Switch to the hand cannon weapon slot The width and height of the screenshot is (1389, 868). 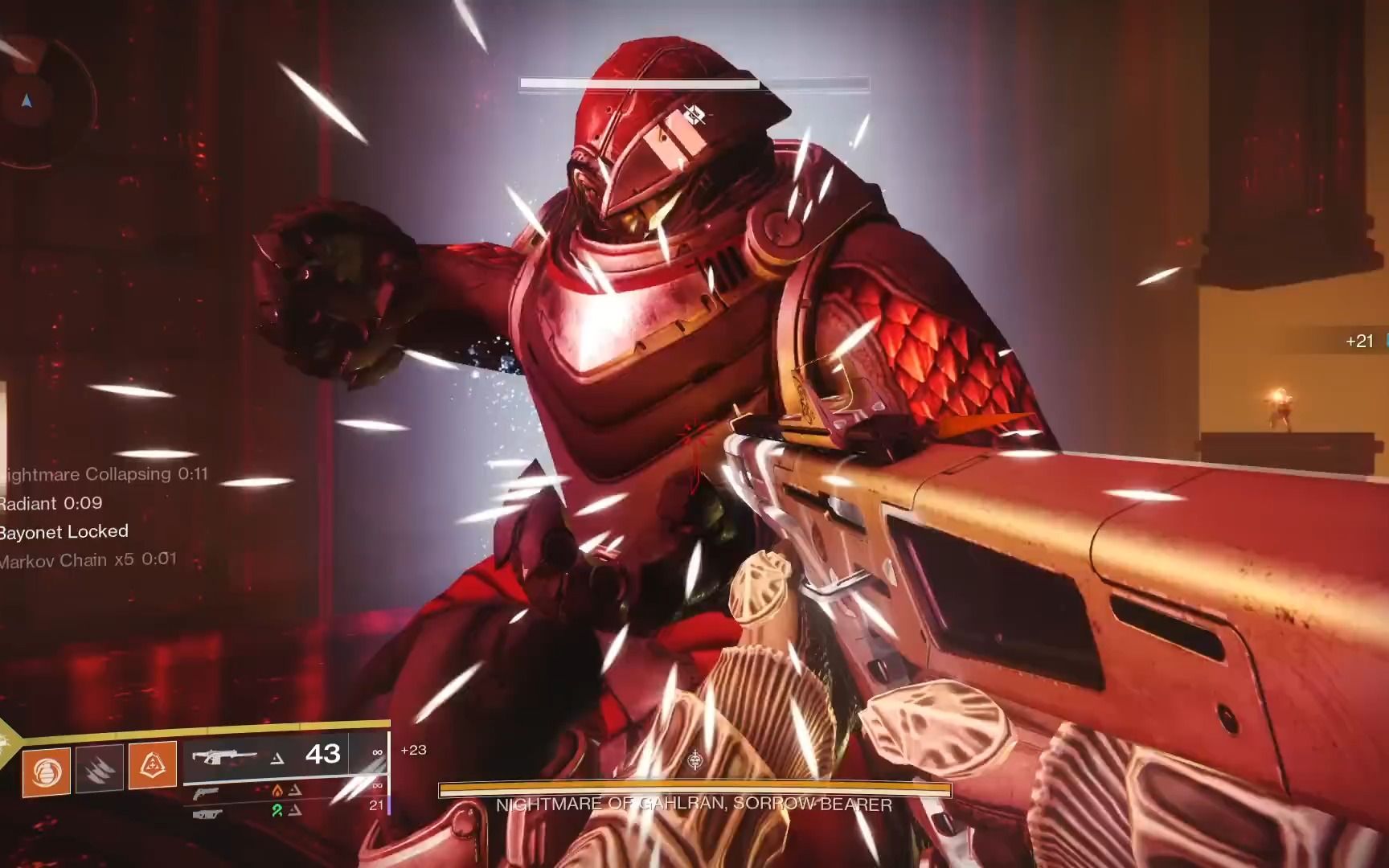[x=207, y=794]
